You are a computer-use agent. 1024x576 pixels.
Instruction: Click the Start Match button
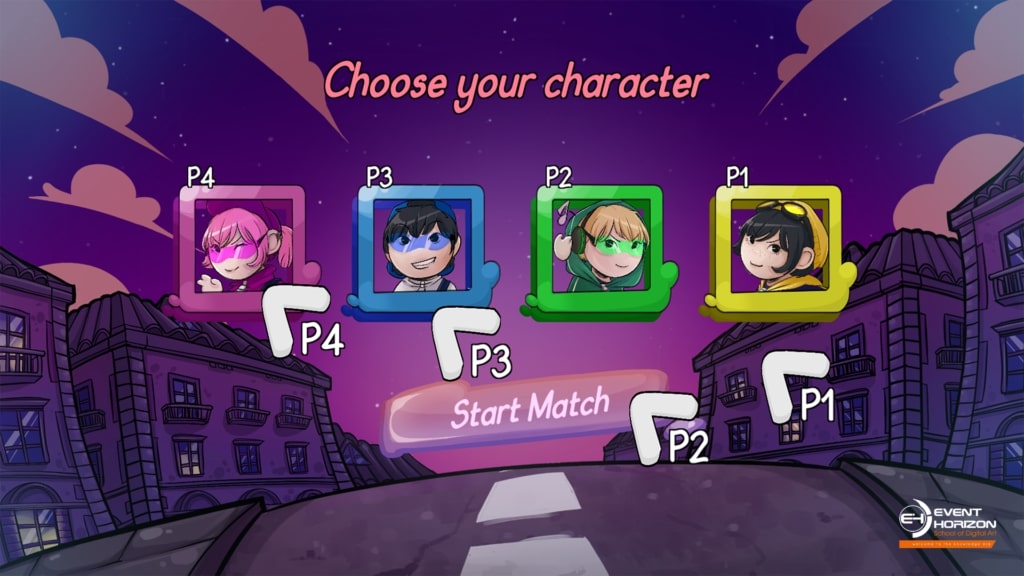[528, 408]
